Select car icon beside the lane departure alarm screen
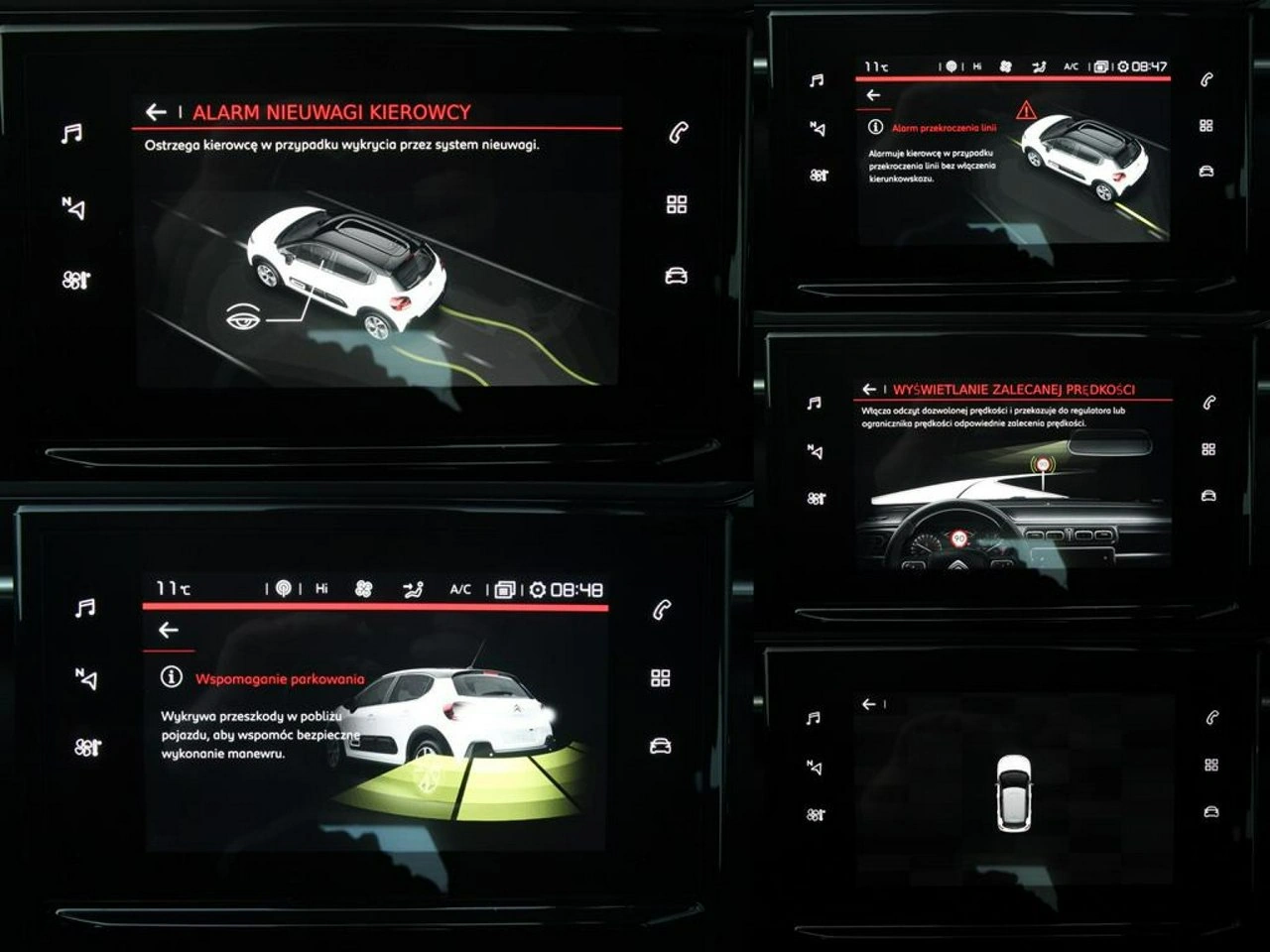 1206,172
